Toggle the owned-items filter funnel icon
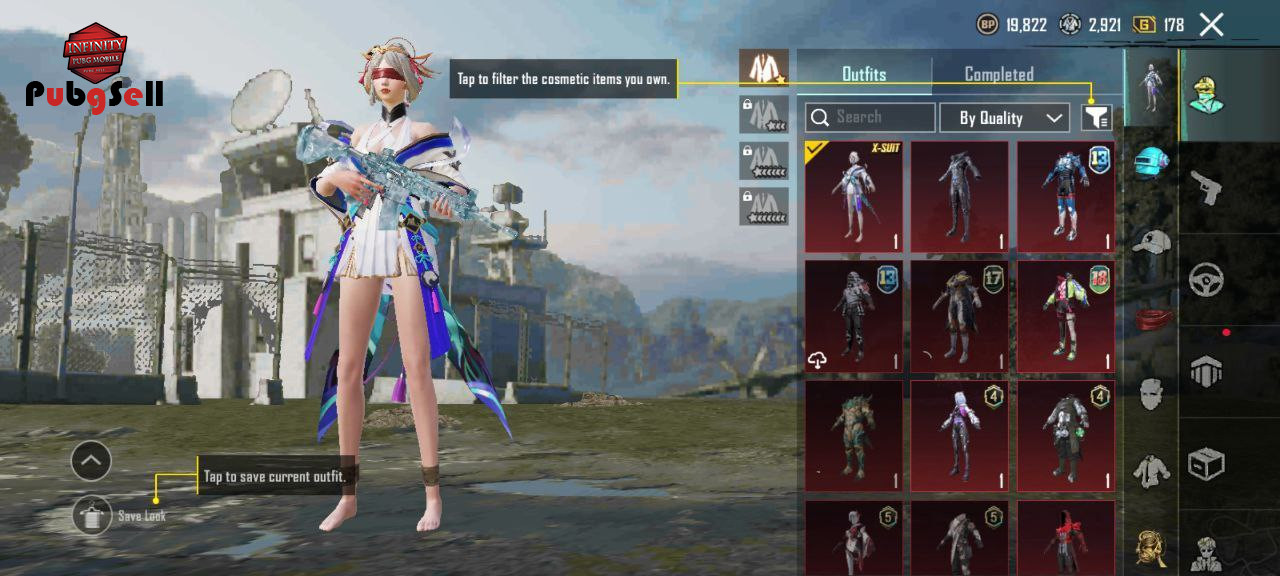This screenshot has height=576, width=1280. (x=1097, y=118)
